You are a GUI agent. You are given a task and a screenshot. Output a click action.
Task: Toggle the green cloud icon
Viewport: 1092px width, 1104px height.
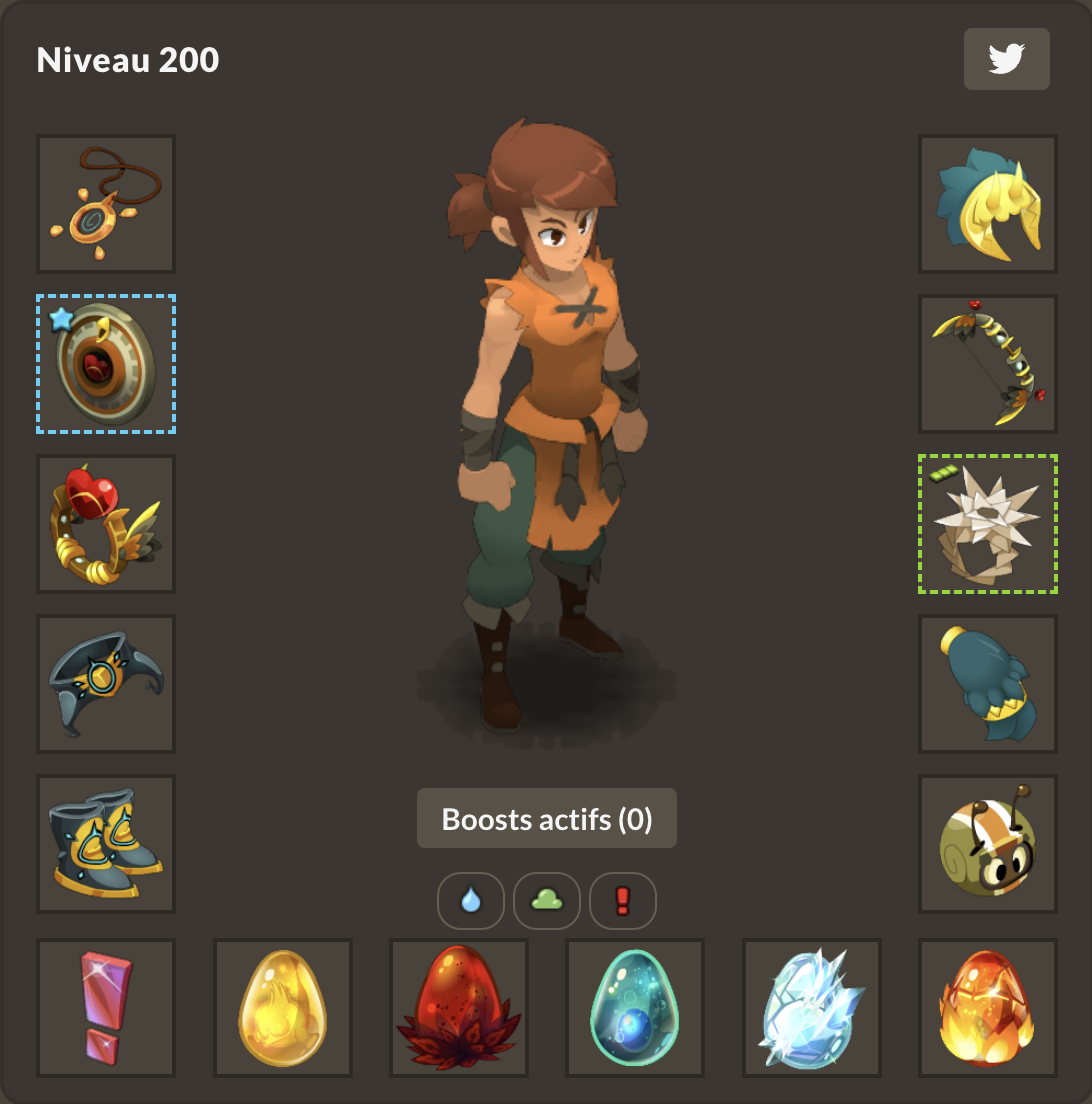(547, 901)
